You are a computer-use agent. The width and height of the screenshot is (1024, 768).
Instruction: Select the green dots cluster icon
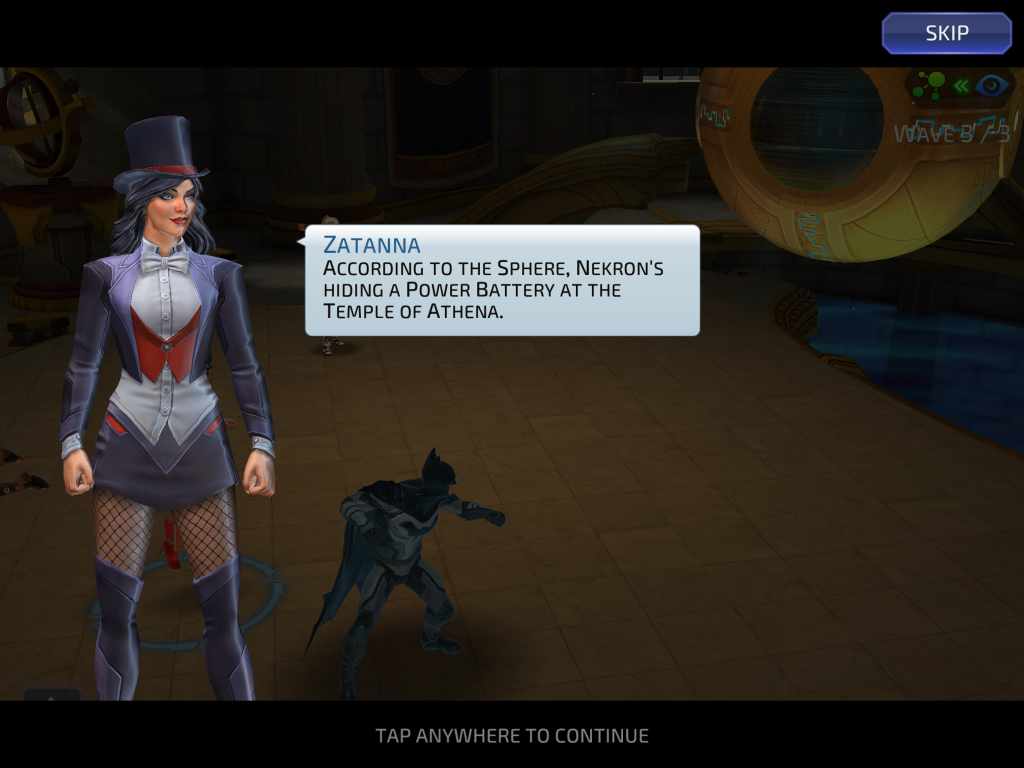(929, 85)
